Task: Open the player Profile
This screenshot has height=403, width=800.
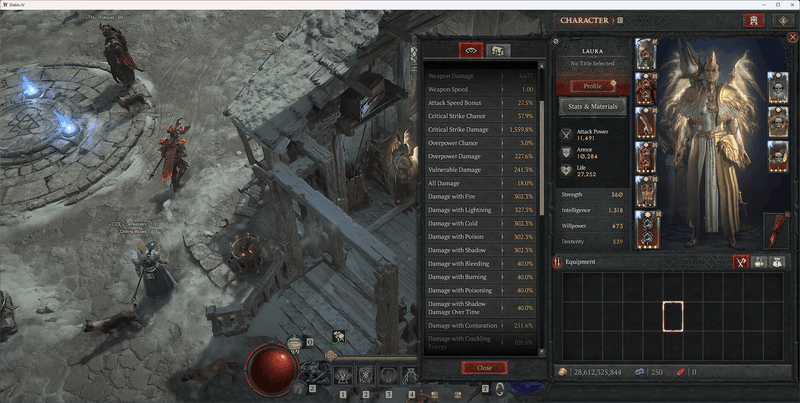Action: pos(593,87)
